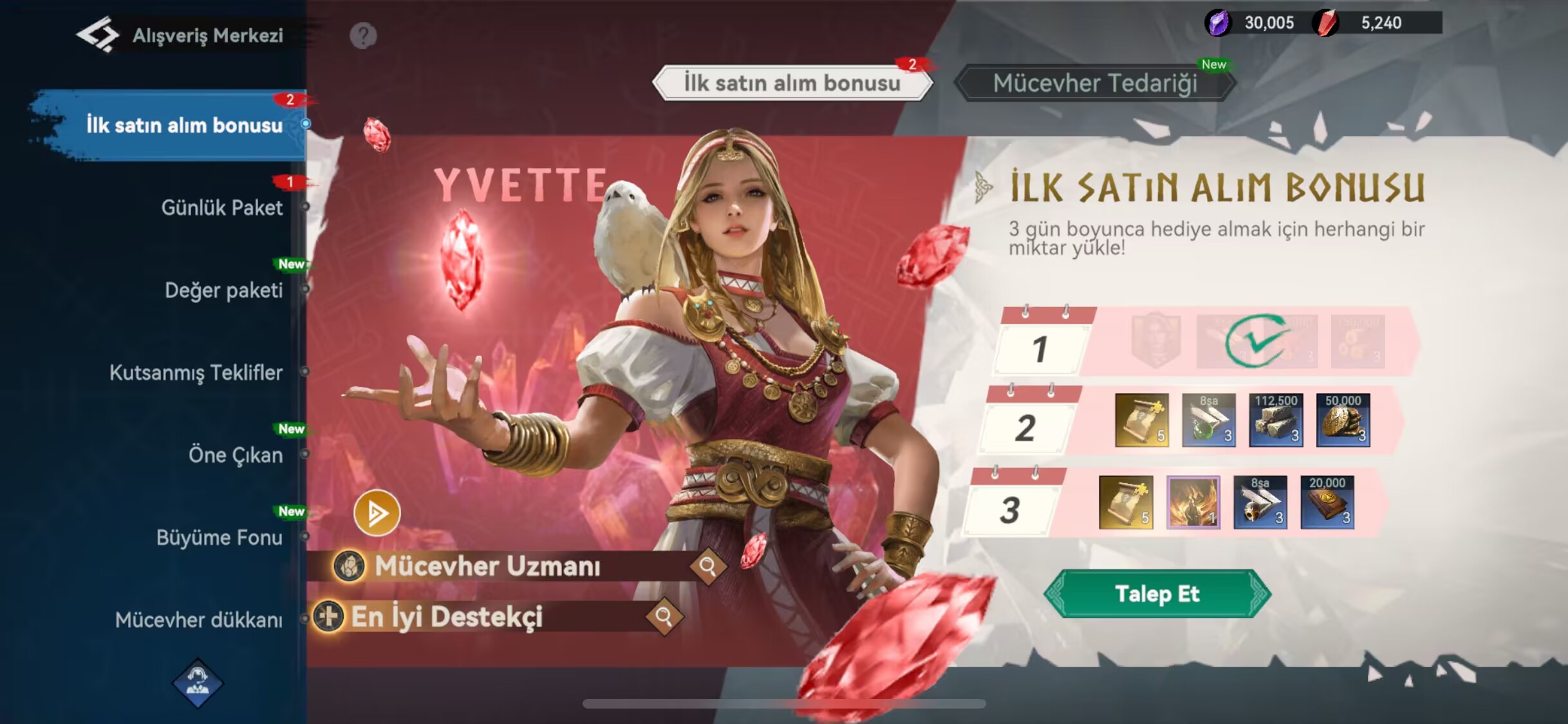The image size is (1568, 724).
Task: Claim rewards with the Talep Et button
Action: coord(1157,593)
